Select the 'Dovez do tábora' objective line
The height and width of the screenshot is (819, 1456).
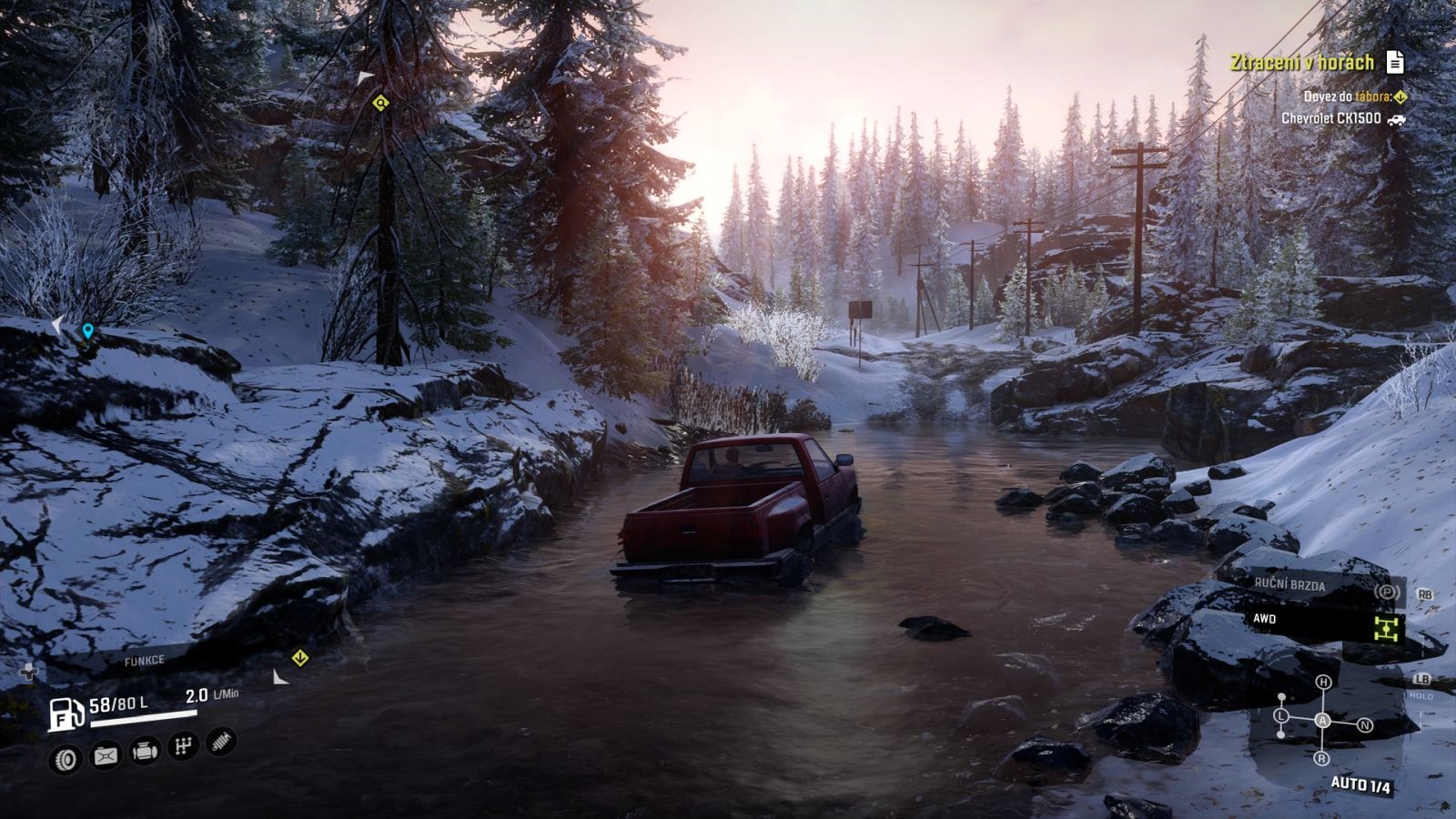click(1347, 96)
